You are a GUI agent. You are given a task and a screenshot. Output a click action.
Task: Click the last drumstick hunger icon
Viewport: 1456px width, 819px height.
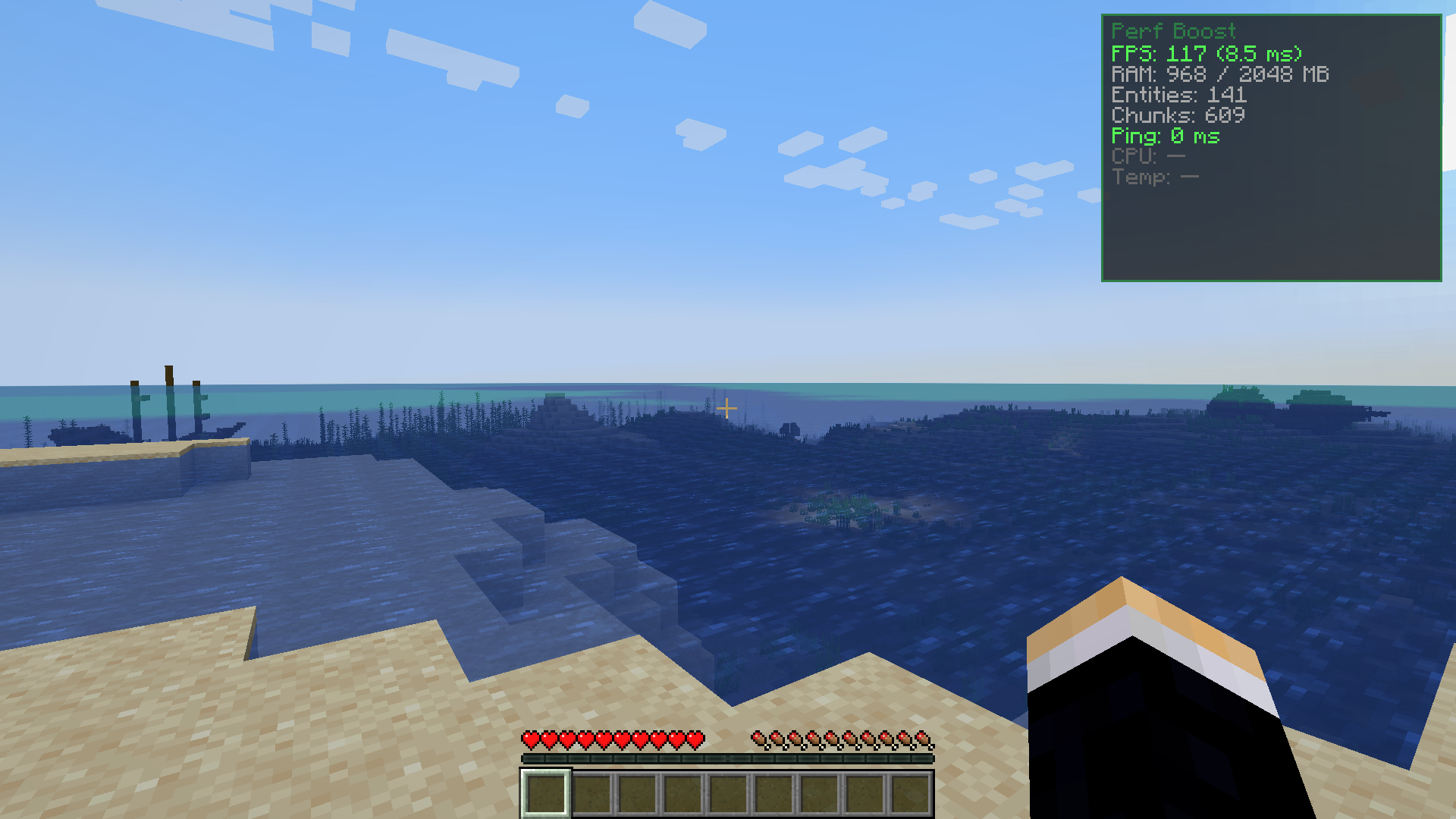click(x=921, y=736)
